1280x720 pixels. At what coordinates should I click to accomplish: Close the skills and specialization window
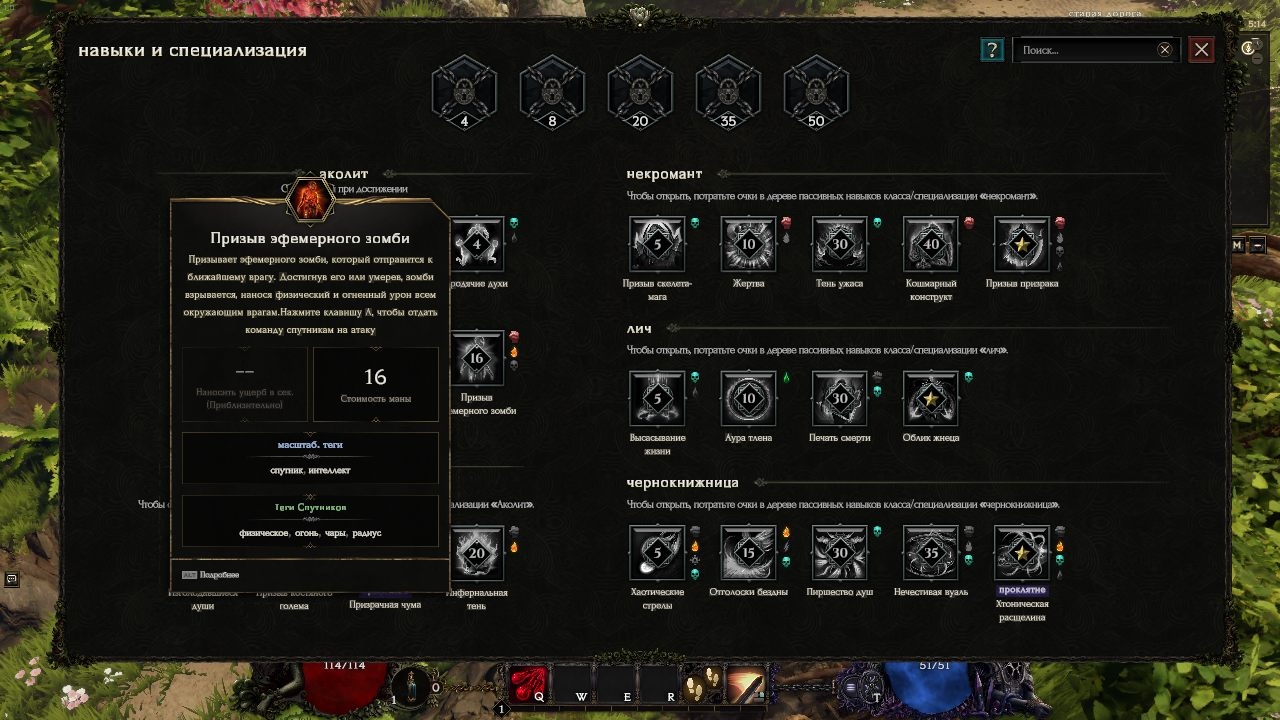point(1202,50)
